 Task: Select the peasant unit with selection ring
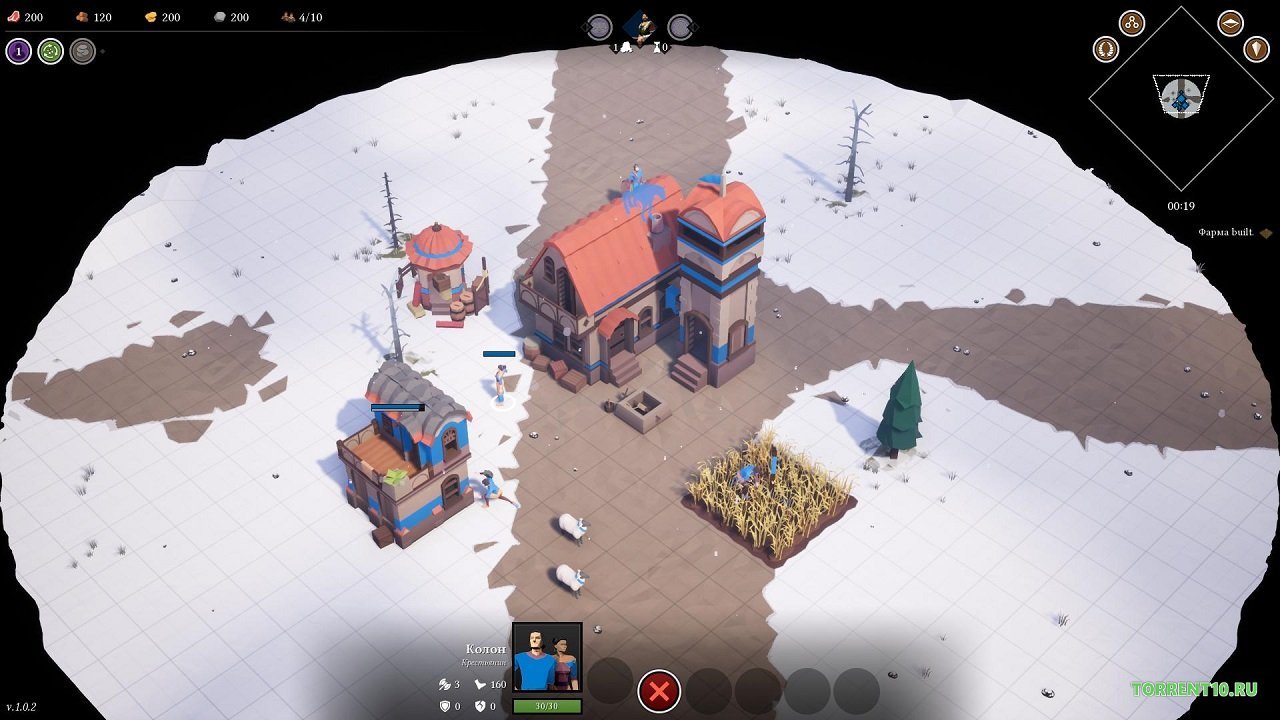click(499, 383)
